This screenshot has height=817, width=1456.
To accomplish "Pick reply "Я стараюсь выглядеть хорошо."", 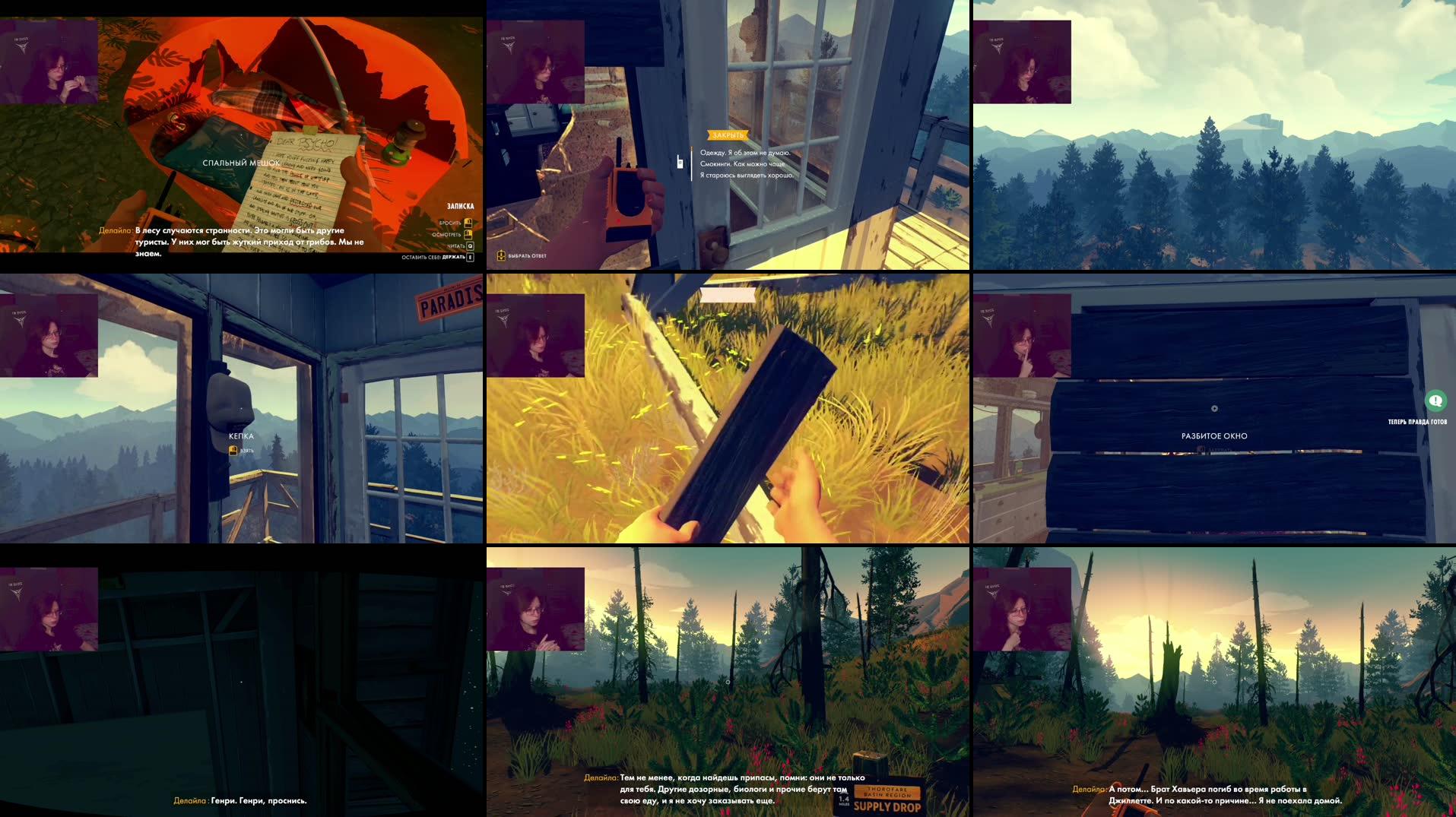I will pyautogui.click(x=746, y=176).
